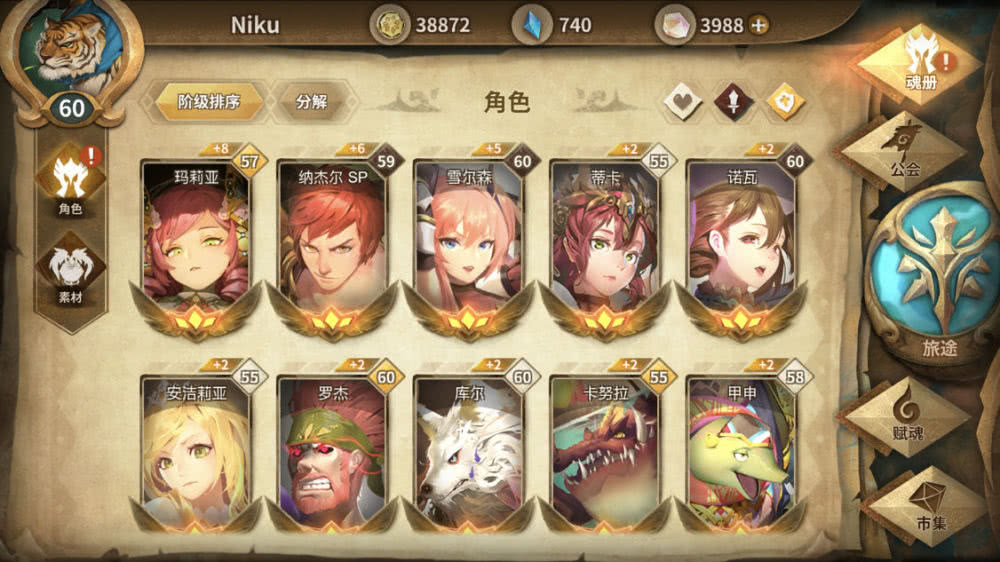
Task: Toggle the orange shield filter icon
Action: pyautogui.click(x=785, y=101)
